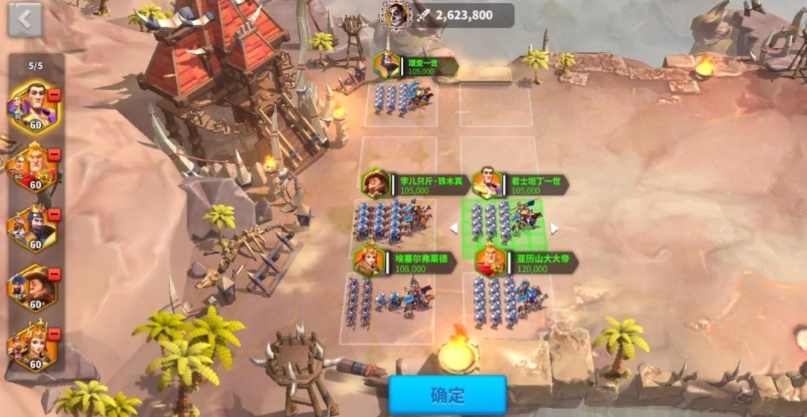
Task: Click the skull portrait beside the 2,623,800 power
Action: coord(397,14)
